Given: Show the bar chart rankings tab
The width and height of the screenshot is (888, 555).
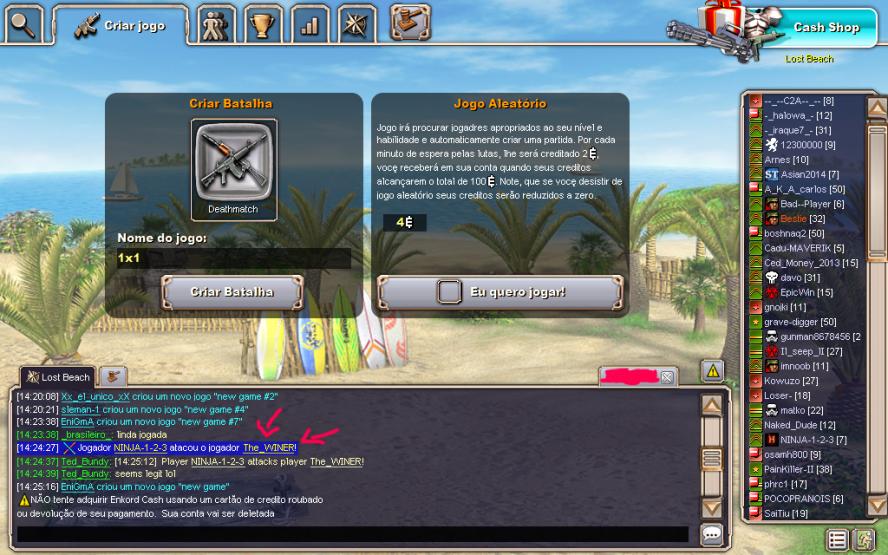Looking at the screenshot, I should coord(310,24).
